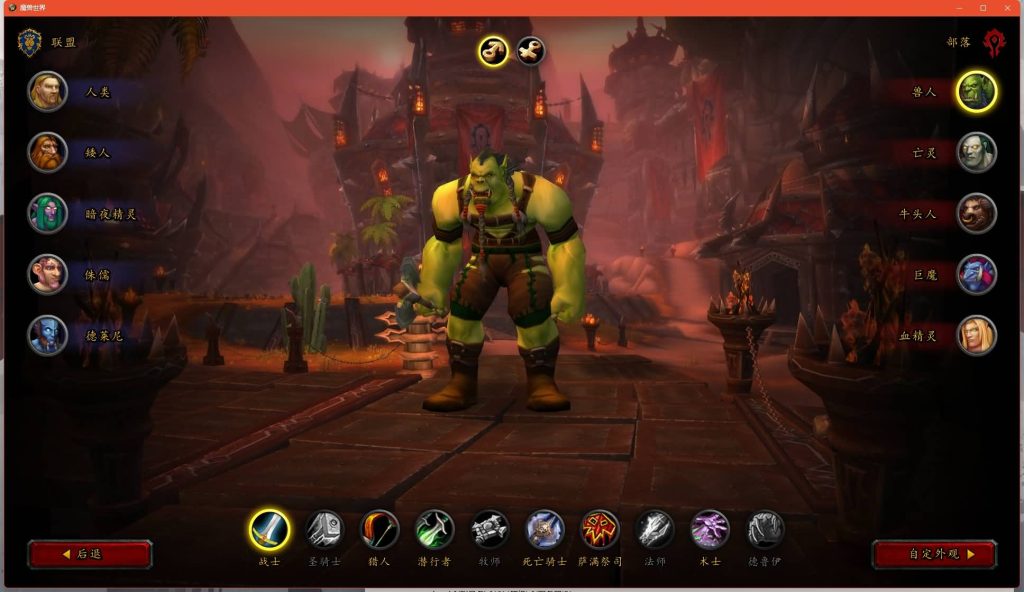Choose the Draenei race (德莱尼)

coord(48,335)
